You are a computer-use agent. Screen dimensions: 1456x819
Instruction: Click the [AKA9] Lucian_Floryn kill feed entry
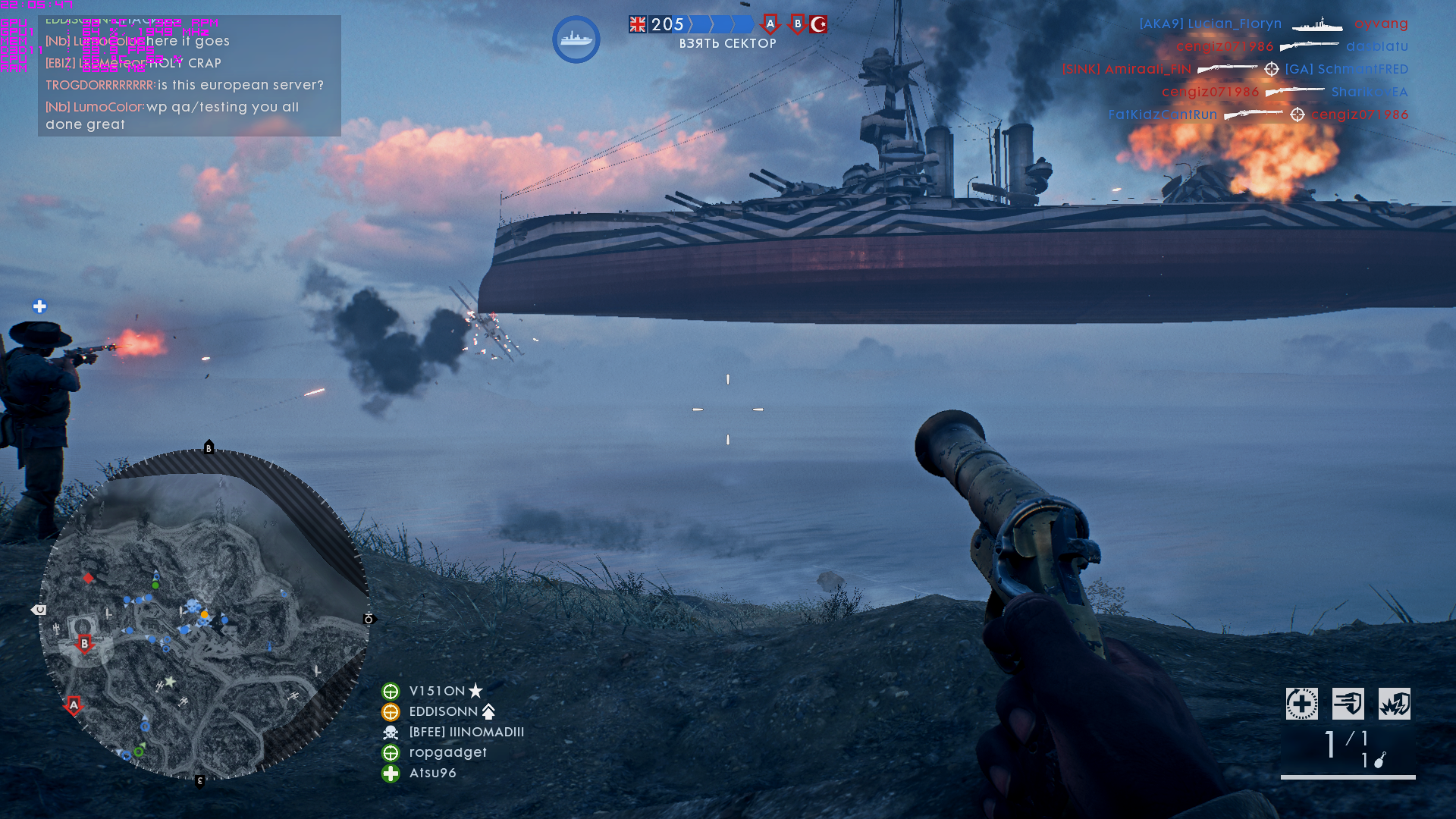pos(1210,24)
